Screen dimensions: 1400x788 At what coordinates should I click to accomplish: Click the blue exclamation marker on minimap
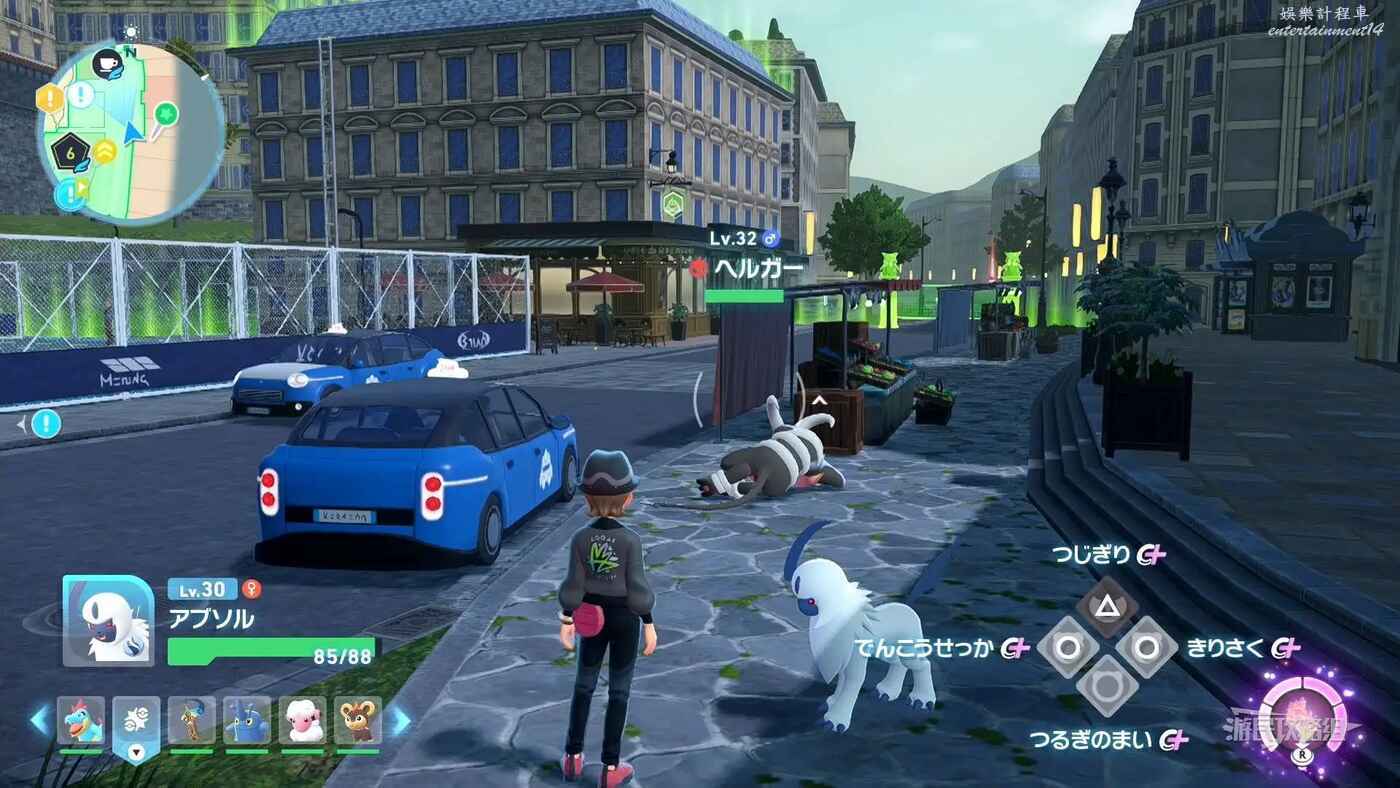click(69, 193)
